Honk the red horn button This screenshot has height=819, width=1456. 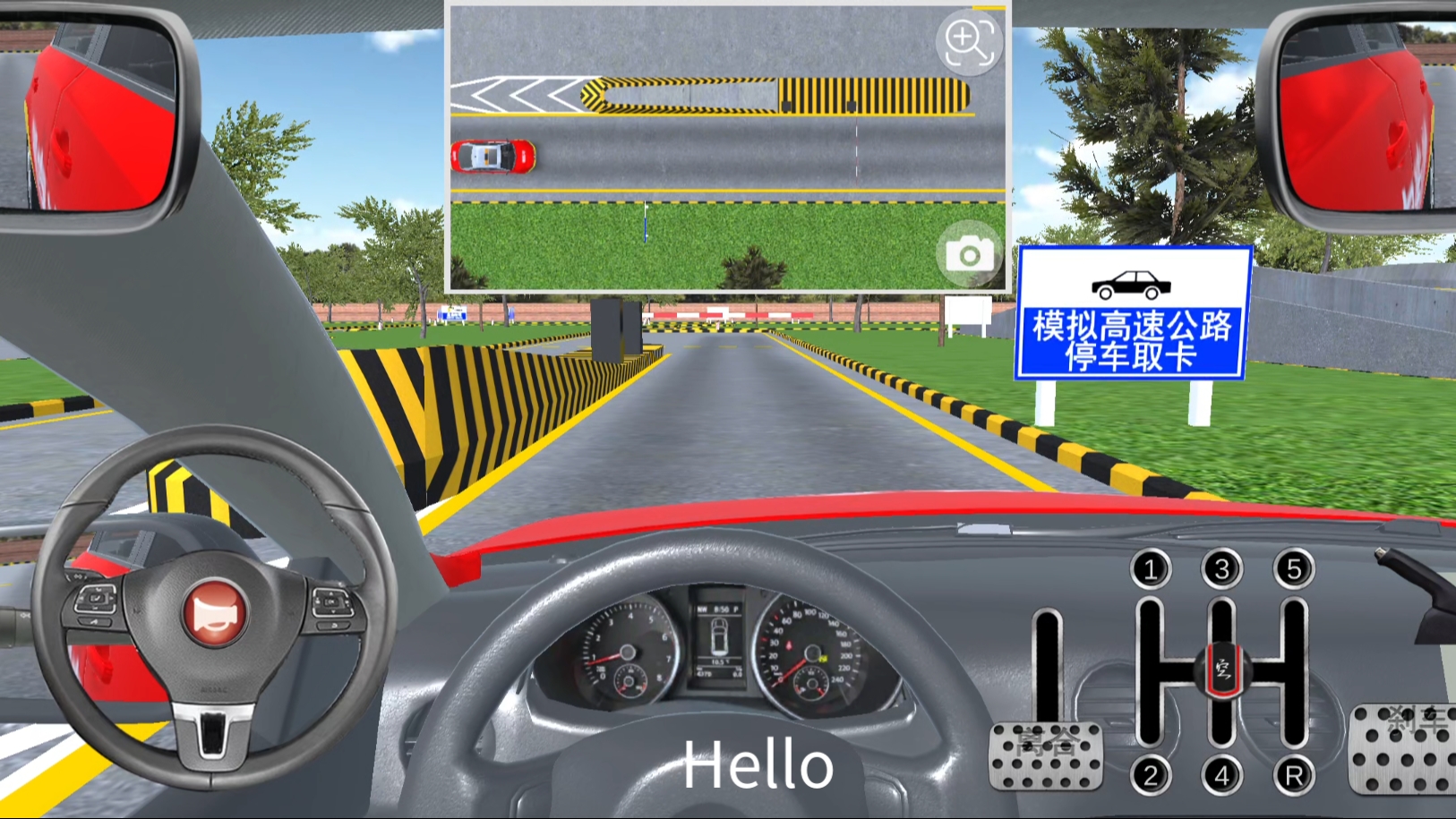[x=214, y=614]
